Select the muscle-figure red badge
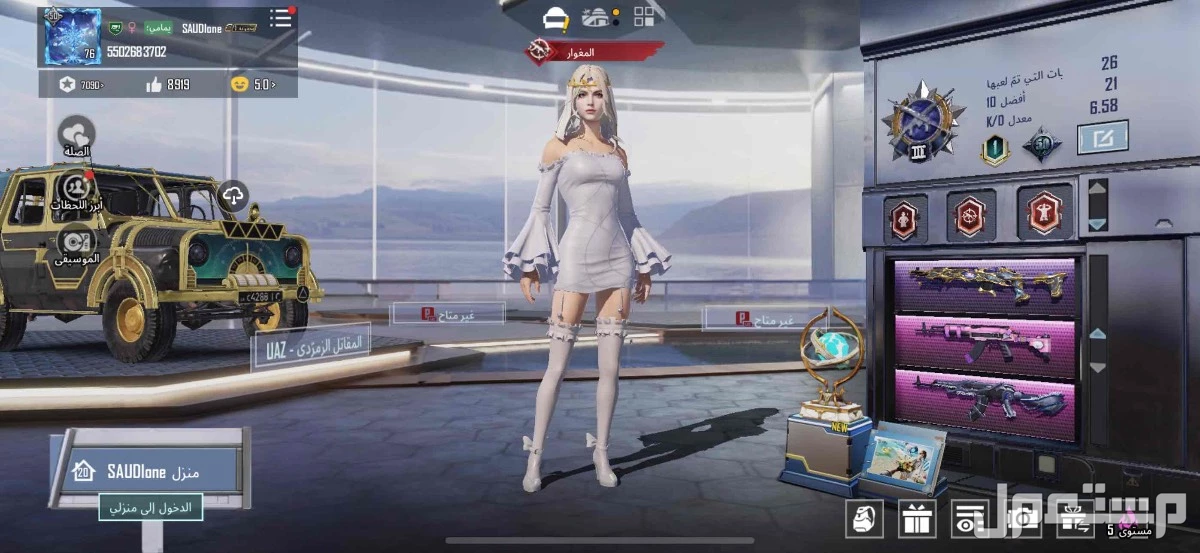 point(1037,214)
